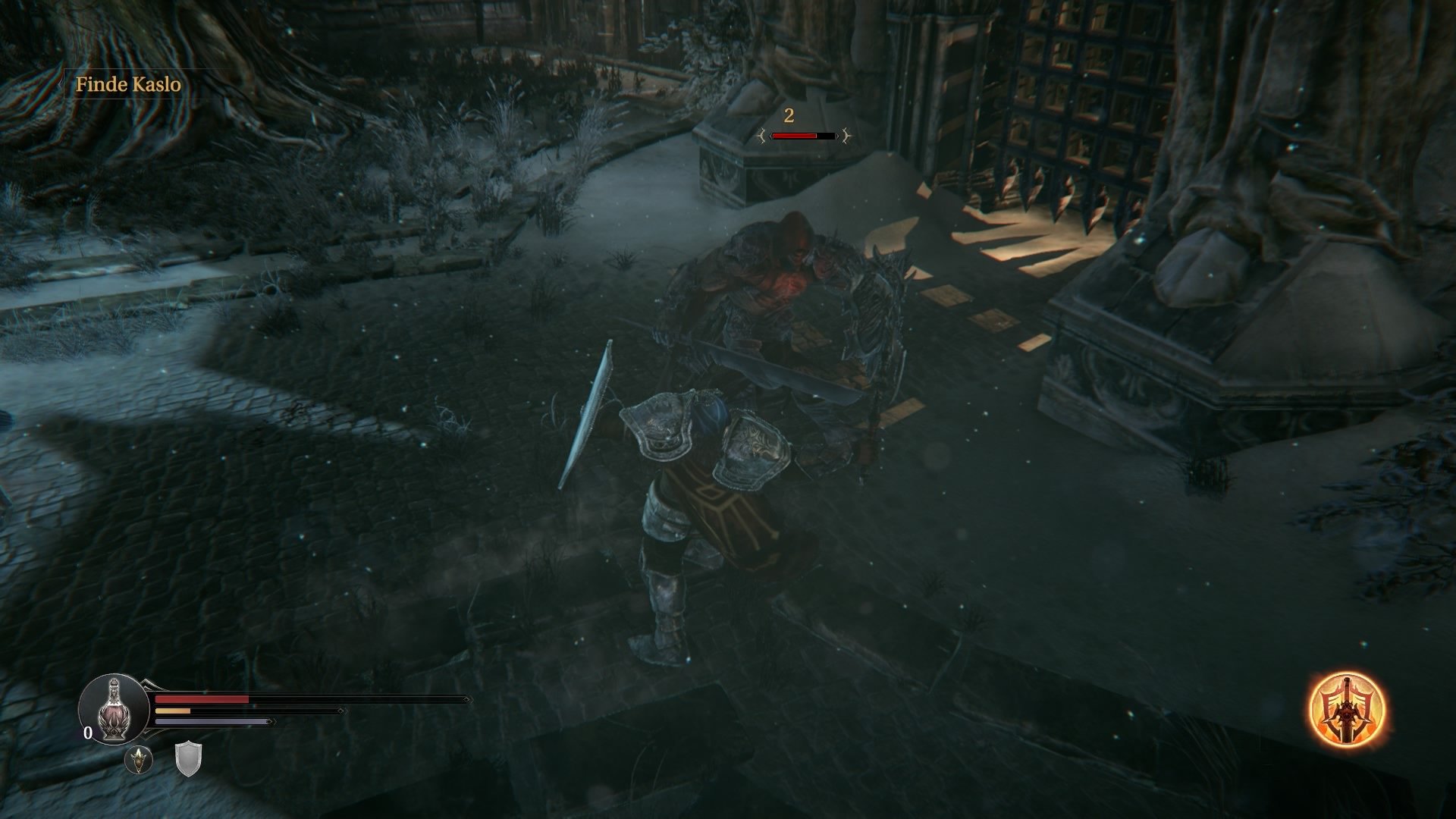Select the shield equipment icon
This screenshot has width=1456, height=819.
[x=188, y=760]
